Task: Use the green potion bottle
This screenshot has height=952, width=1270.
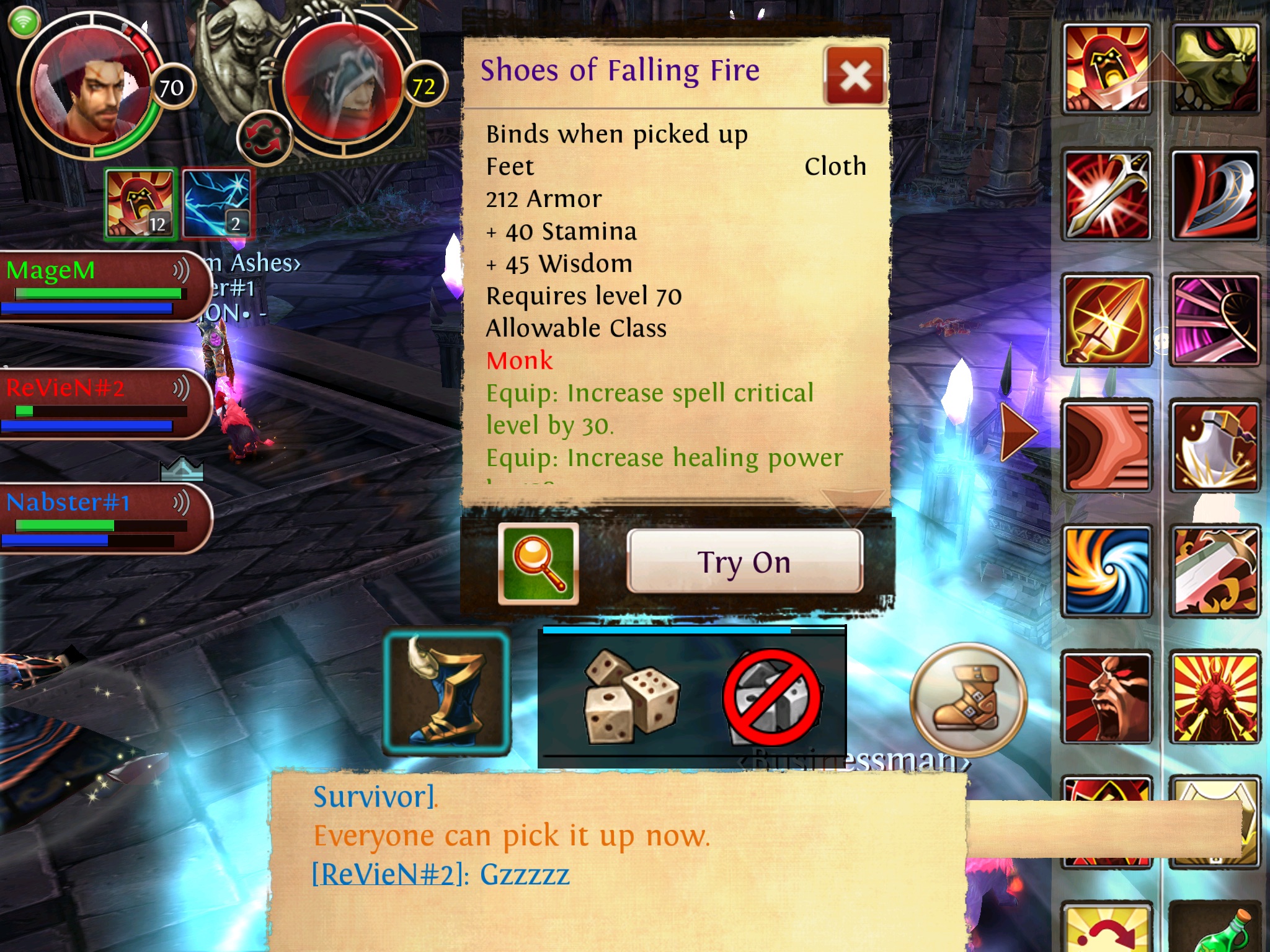Action: [x=1217, y=930]
